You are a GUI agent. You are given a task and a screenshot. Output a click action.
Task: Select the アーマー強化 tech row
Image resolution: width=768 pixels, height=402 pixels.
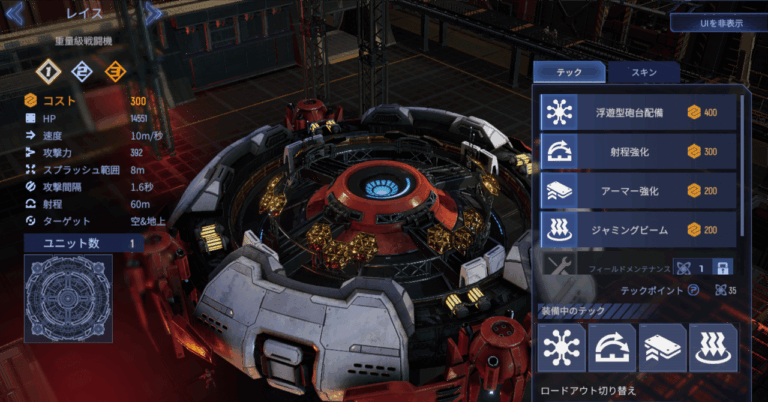[x=638, y=190]
